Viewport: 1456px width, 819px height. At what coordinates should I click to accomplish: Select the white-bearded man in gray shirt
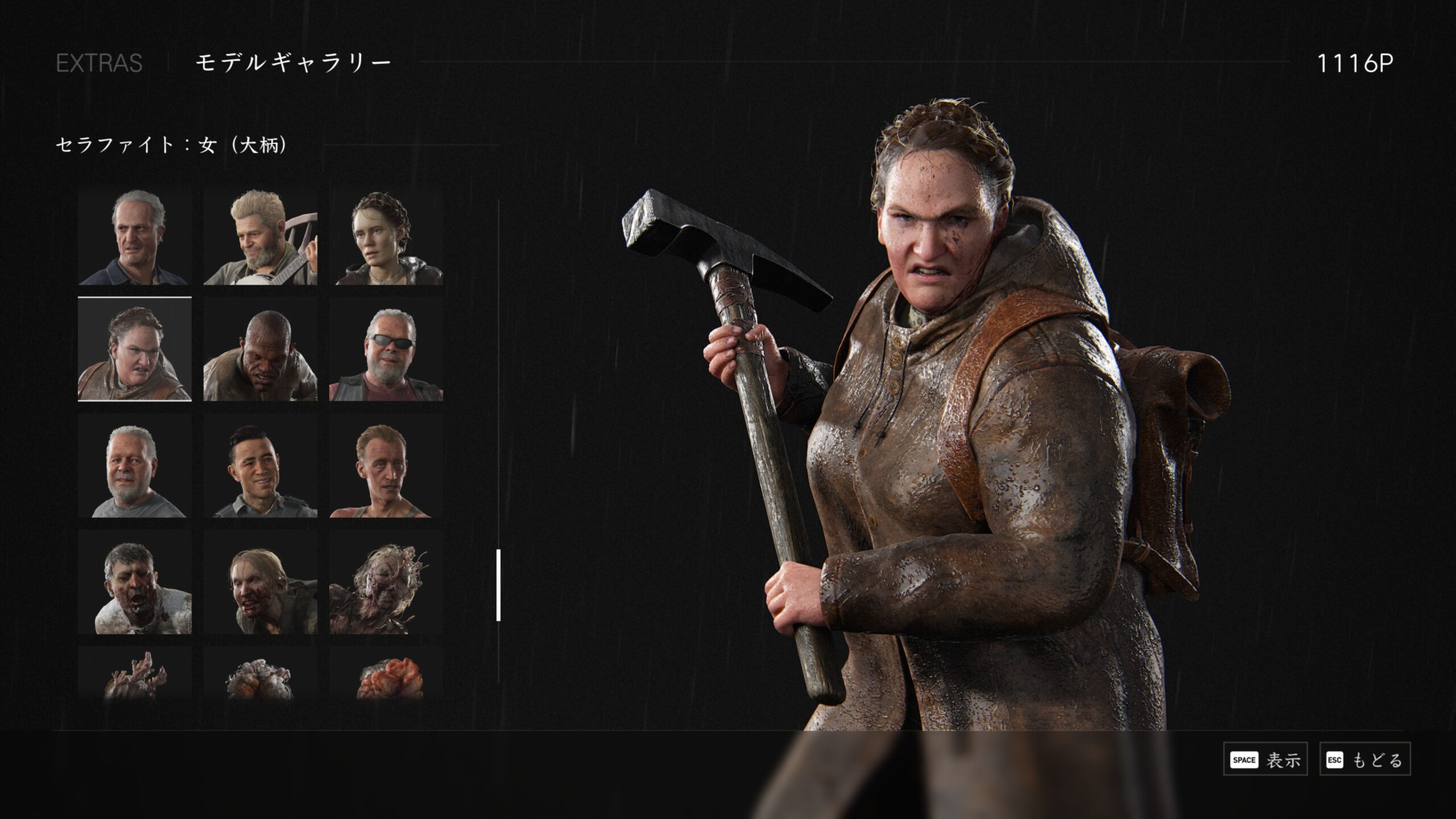pyautogui.click(x=135, y=466)
